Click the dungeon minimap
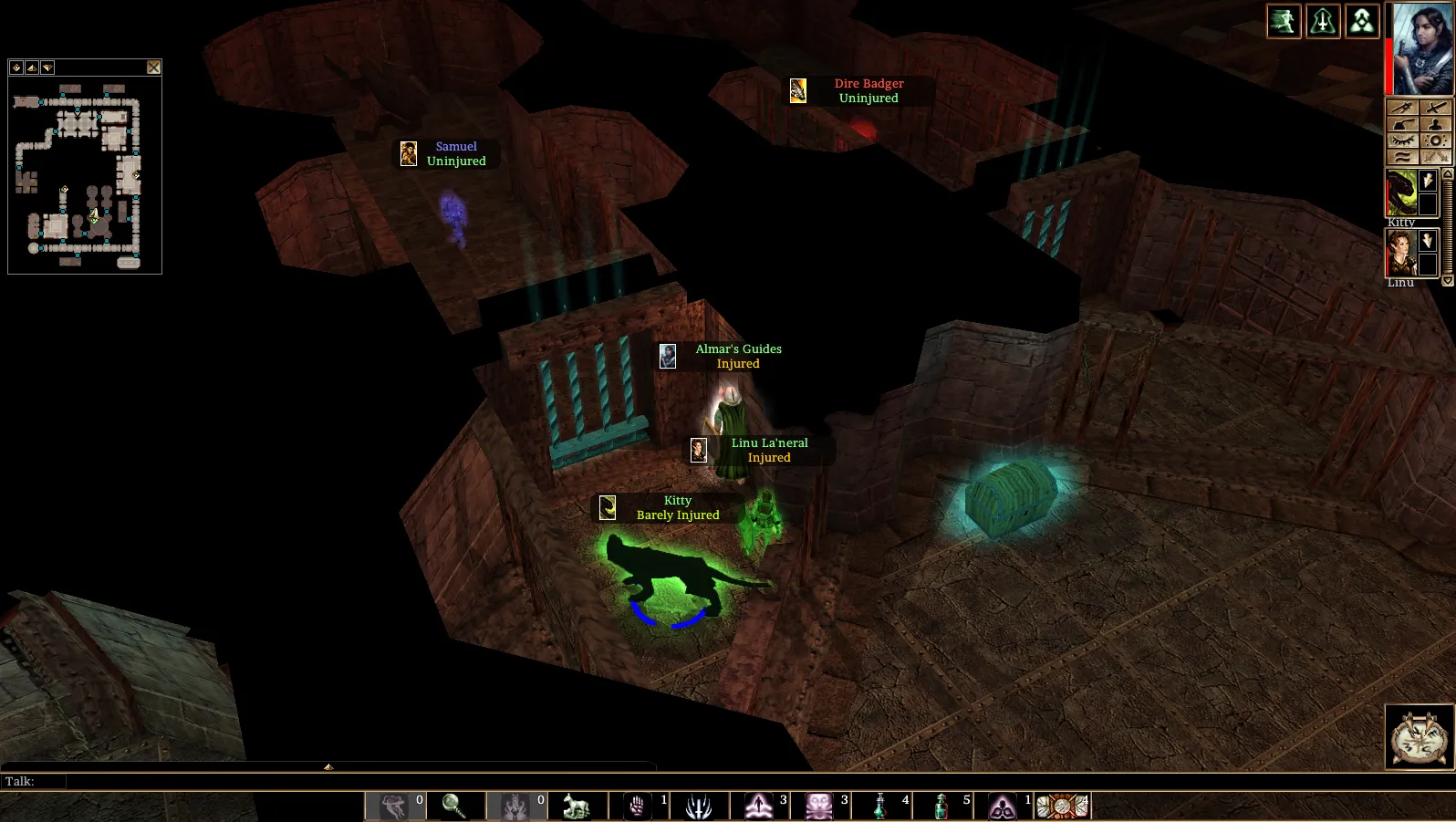1456x822 pixels. pyautogui.click(x=84, y=173)
